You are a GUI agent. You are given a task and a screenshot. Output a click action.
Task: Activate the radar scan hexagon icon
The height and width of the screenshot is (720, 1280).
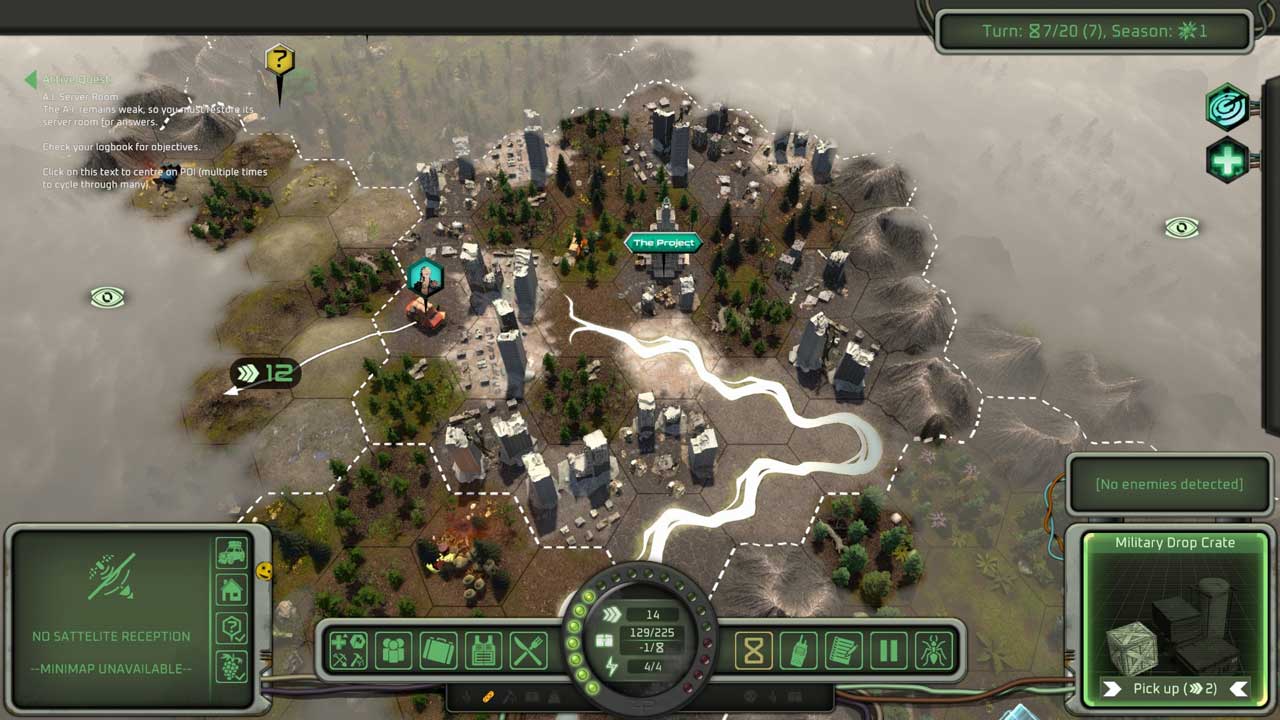coord(1227,107)
